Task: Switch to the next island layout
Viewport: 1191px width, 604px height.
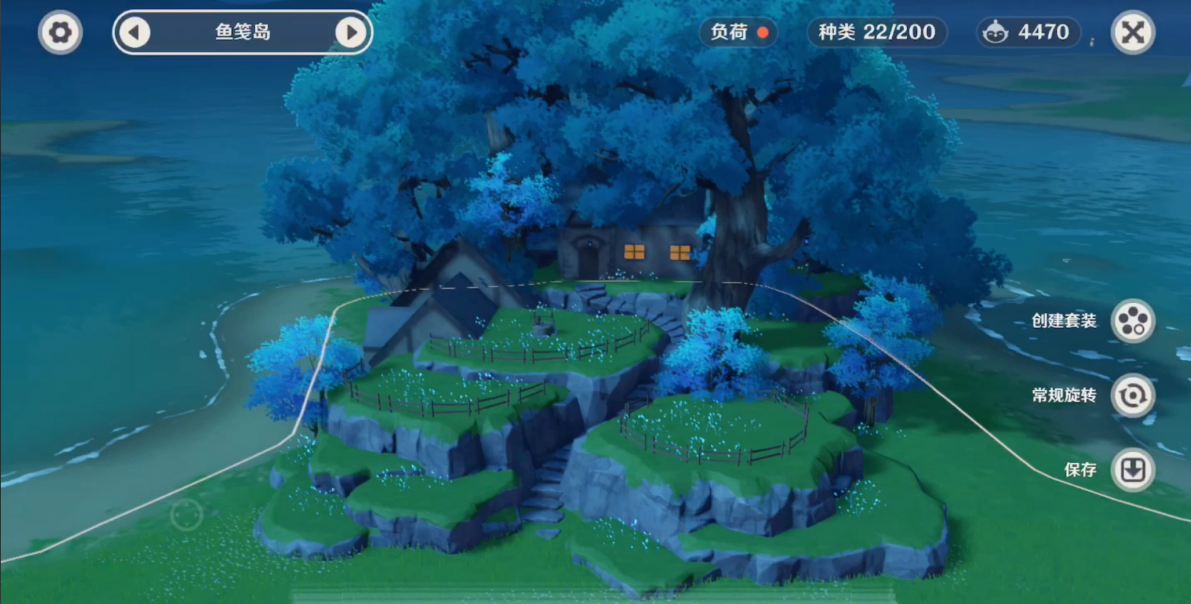Action: pyautogui.click(x=351, y=32)
